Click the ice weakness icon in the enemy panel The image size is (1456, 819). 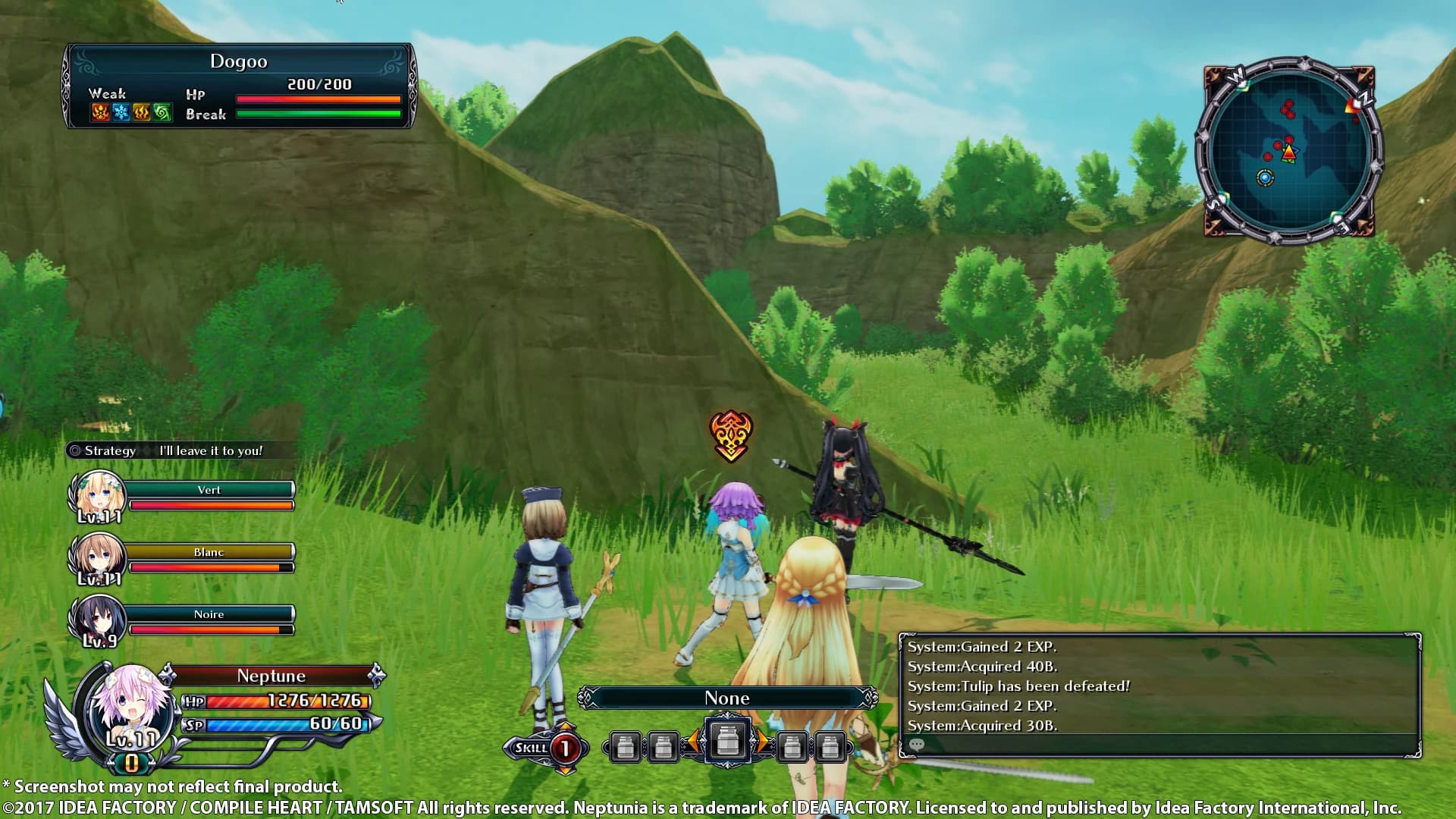121,112
